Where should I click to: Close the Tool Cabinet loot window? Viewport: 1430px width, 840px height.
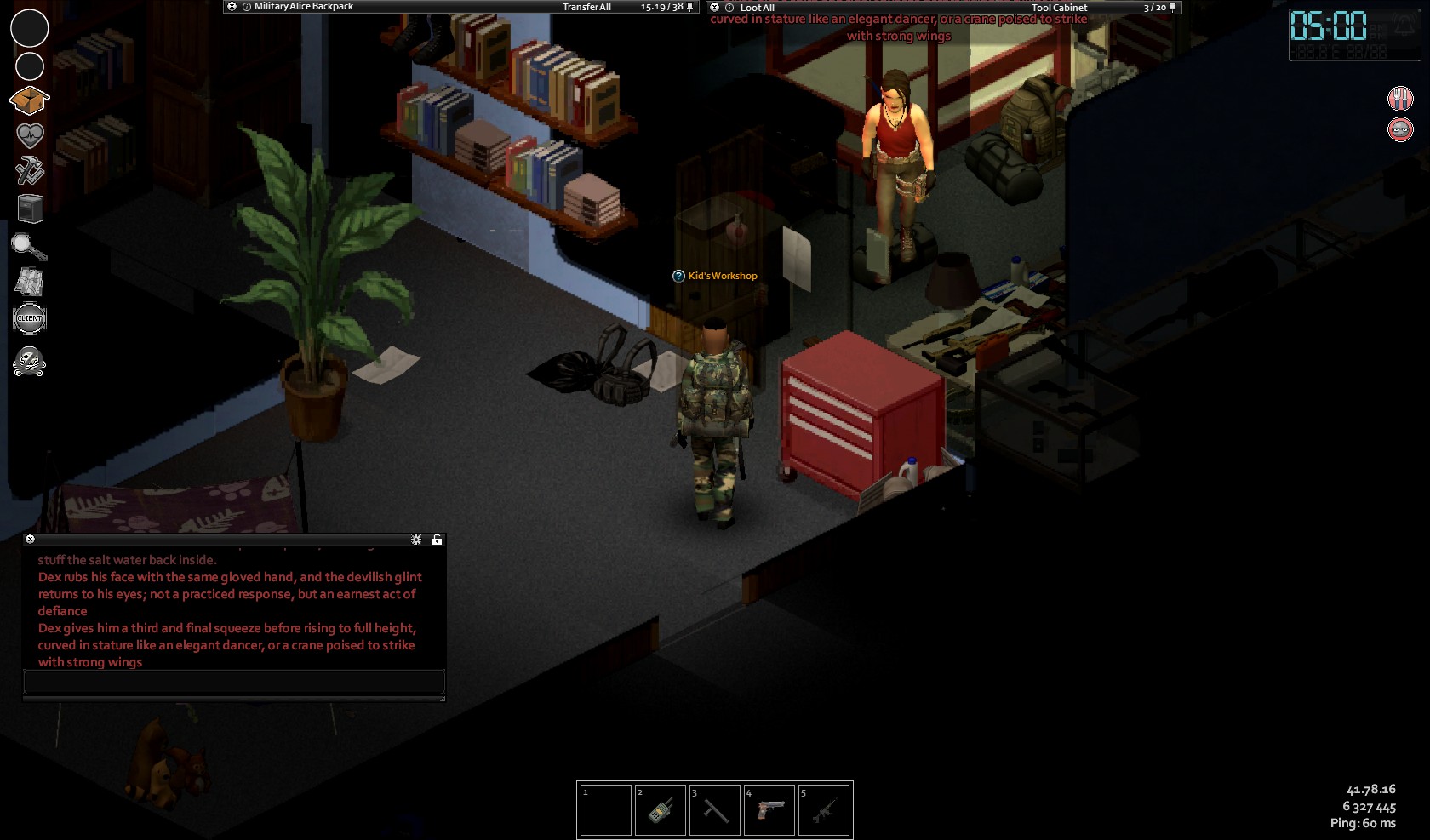[714, 8]
